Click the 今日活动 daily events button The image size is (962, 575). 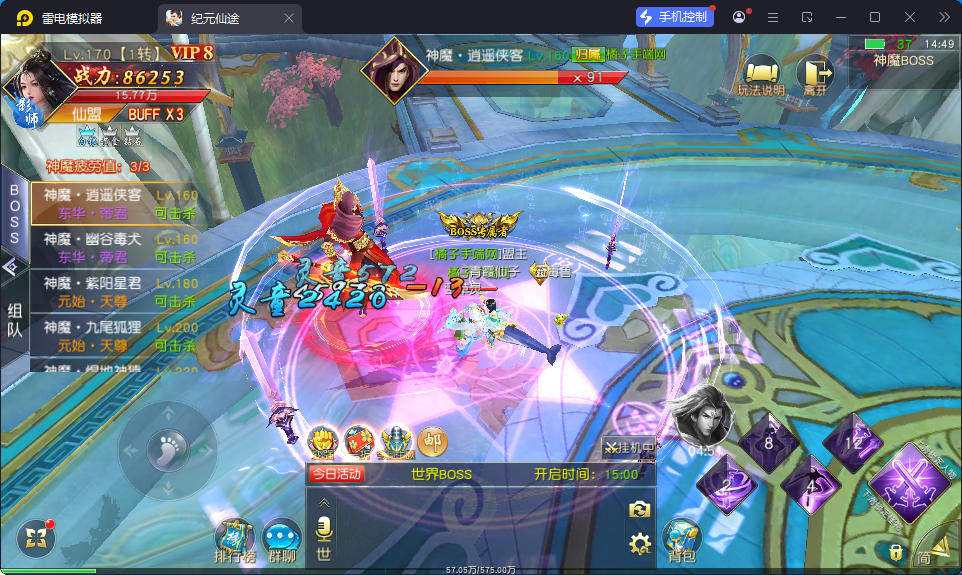click(x=336, y=474)
